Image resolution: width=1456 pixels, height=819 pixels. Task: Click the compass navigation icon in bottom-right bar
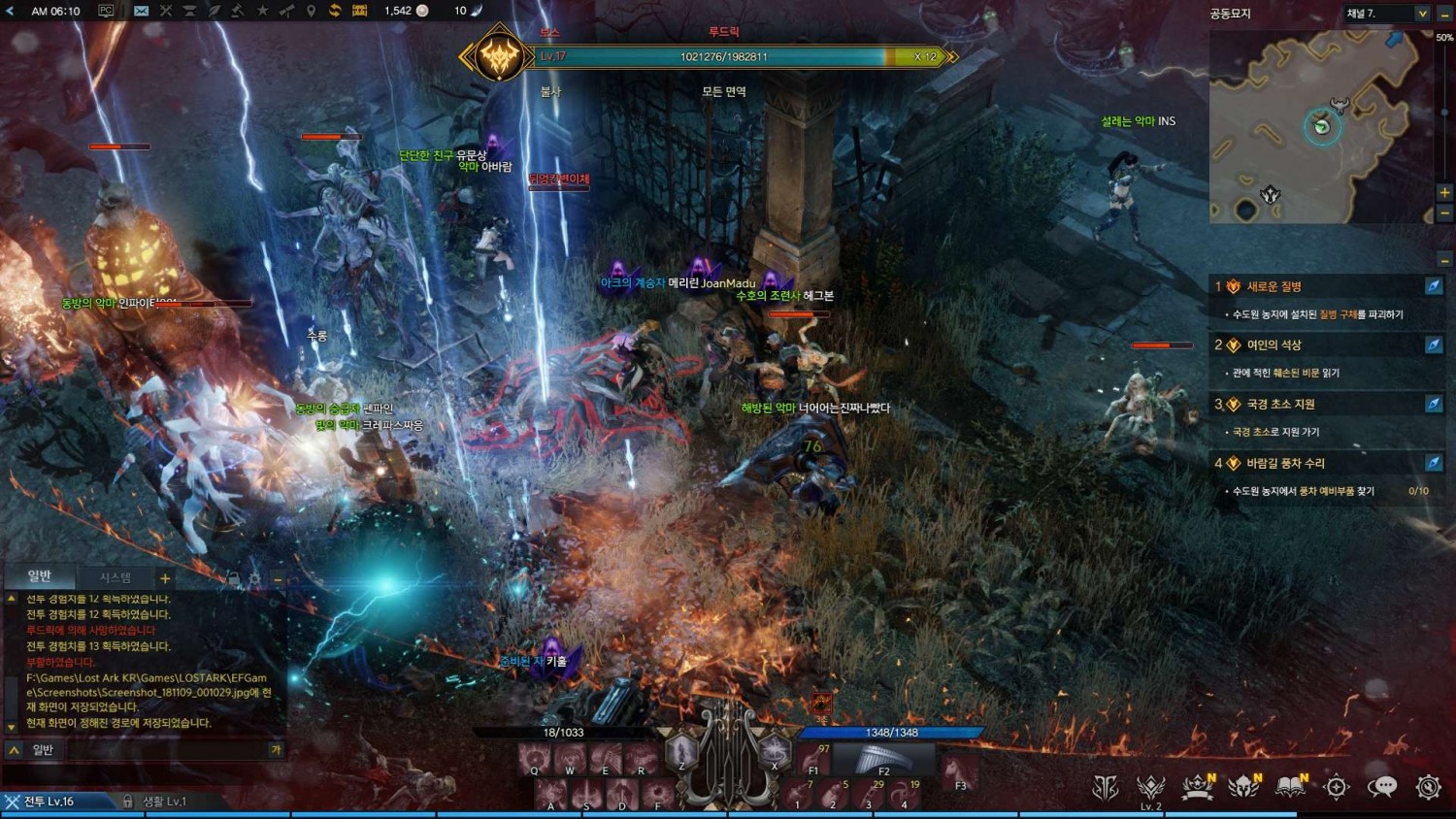point(1336,787)
